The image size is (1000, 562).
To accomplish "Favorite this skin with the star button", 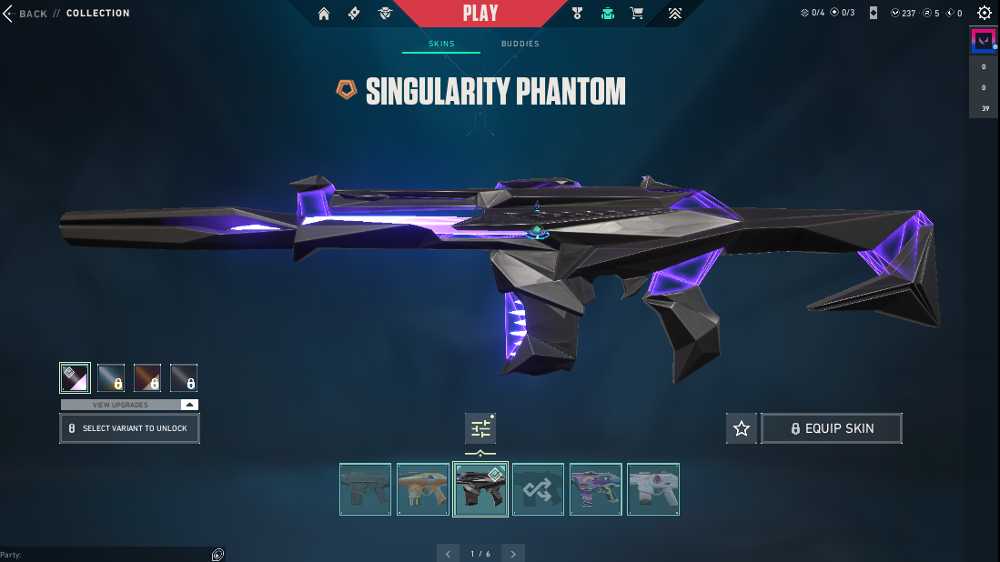I will (x=741, y=428).
